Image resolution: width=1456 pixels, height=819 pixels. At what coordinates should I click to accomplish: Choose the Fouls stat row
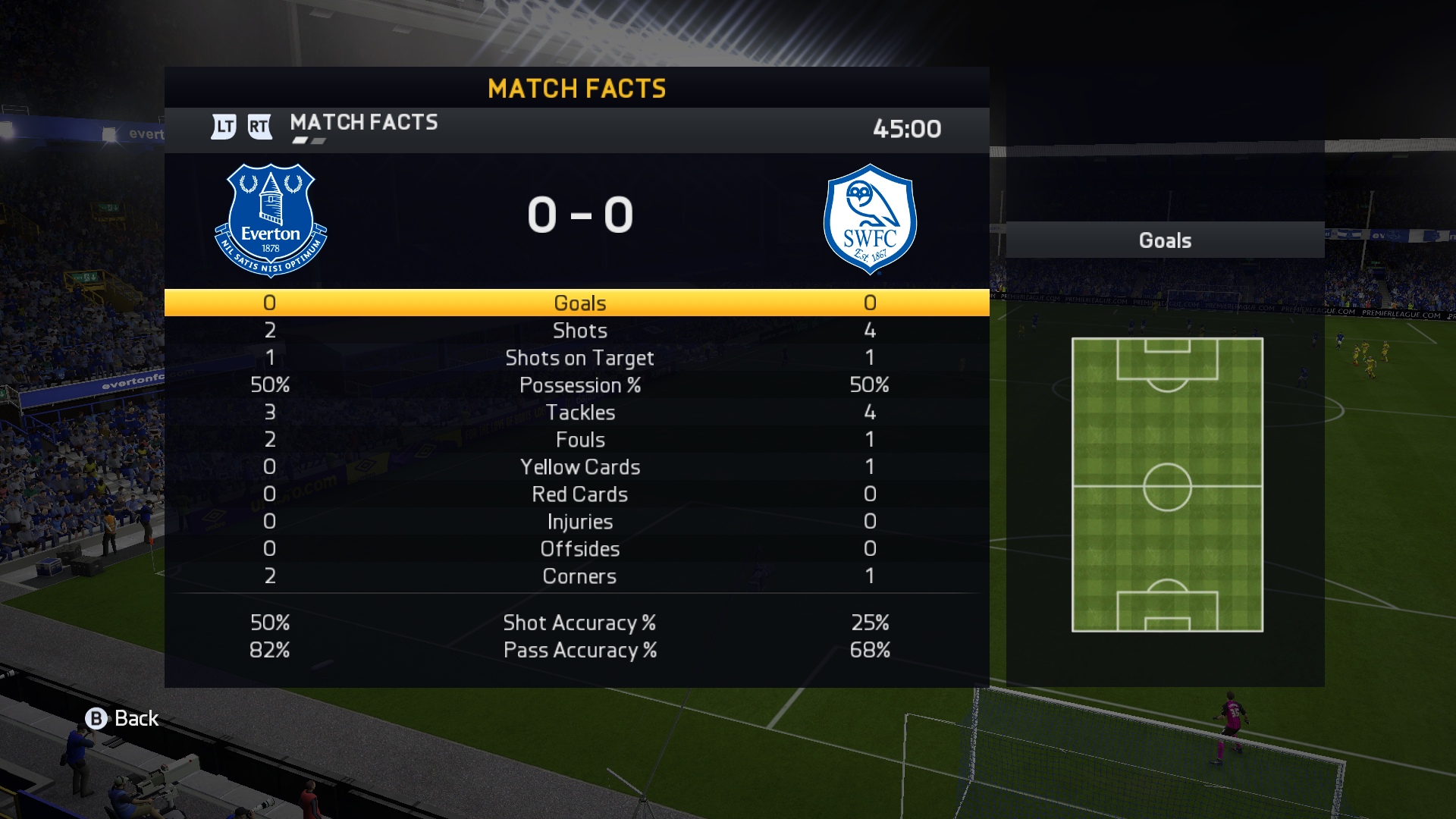579,440
